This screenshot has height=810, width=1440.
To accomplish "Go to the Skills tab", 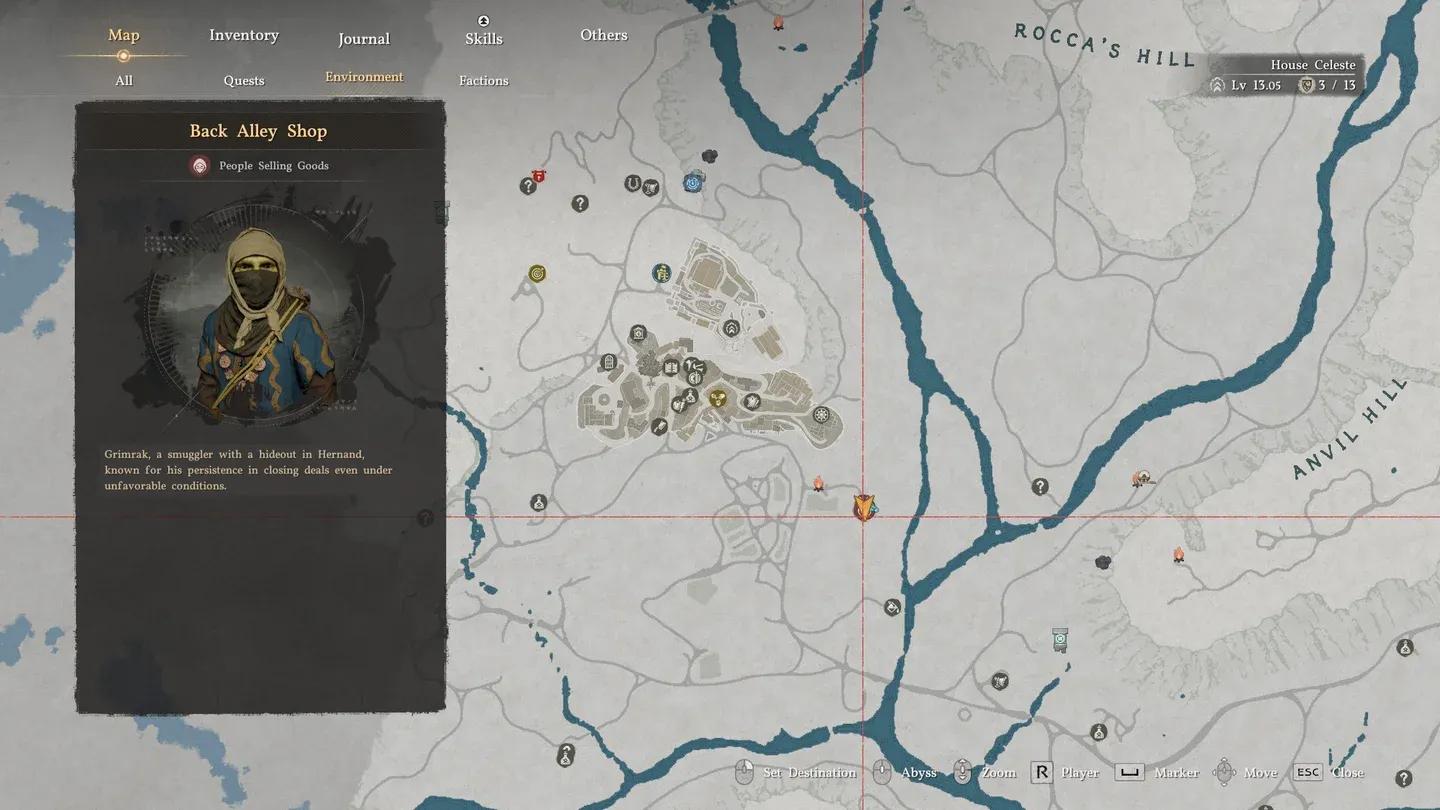I will (483, 38).
